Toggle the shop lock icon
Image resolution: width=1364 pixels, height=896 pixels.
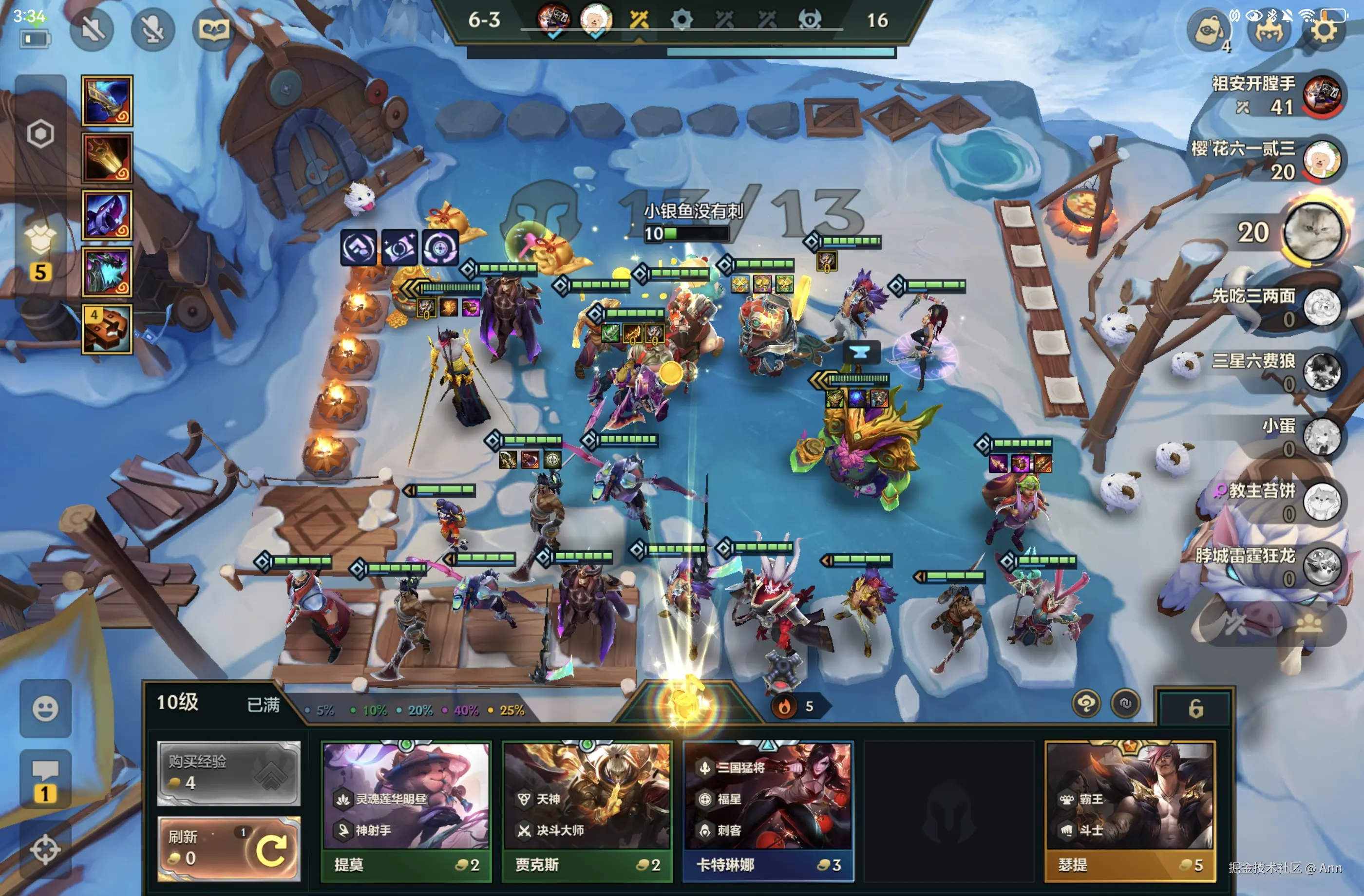1195,709
